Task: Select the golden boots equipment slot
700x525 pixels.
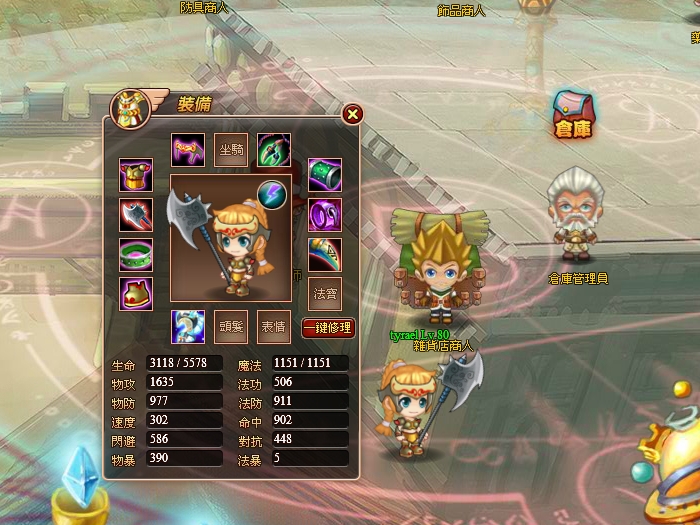Action: (136, 294)
